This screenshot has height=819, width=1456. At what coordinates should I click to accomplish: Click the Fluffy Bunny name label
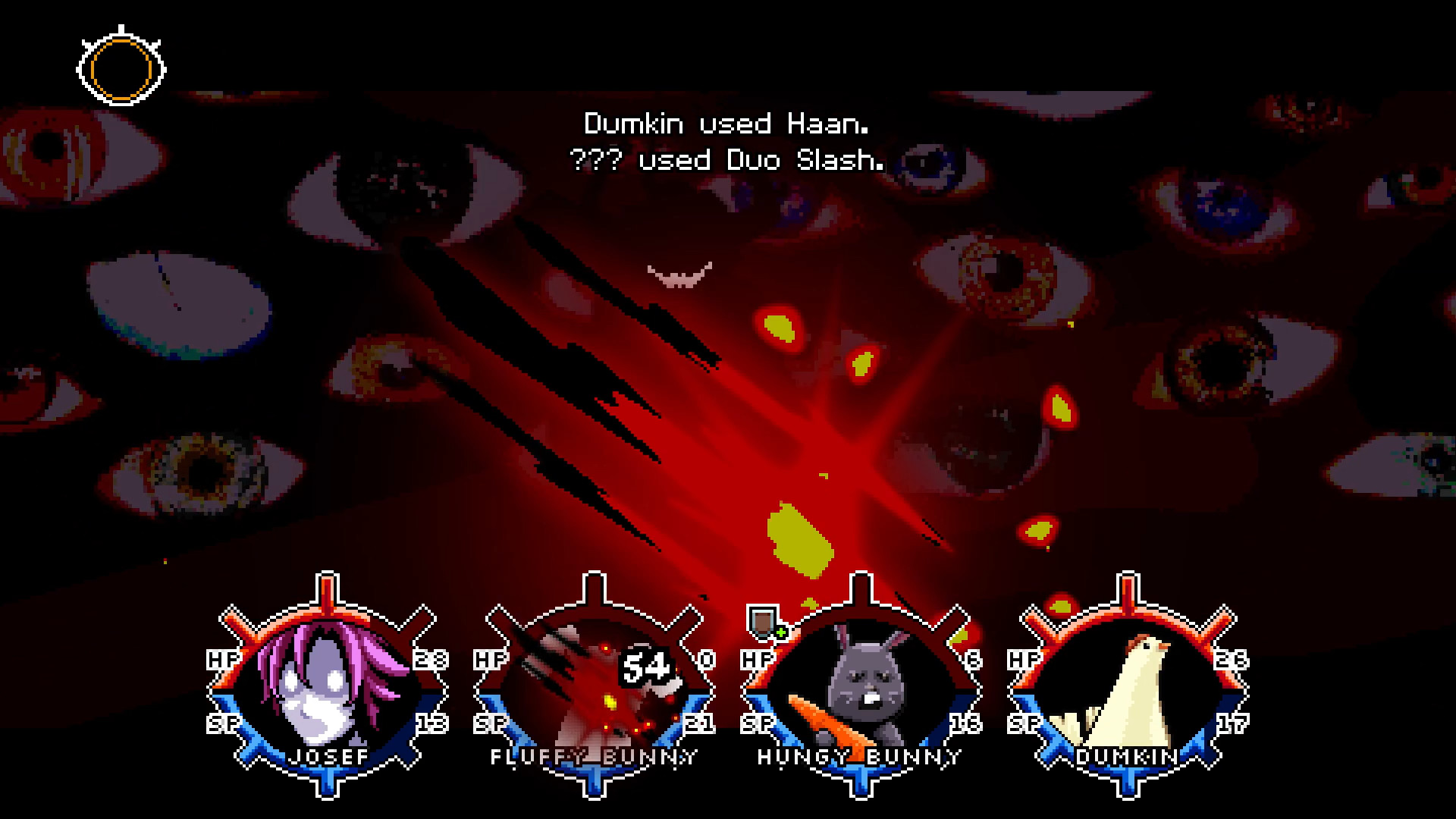pyautogui.click(x=595, y=756)
